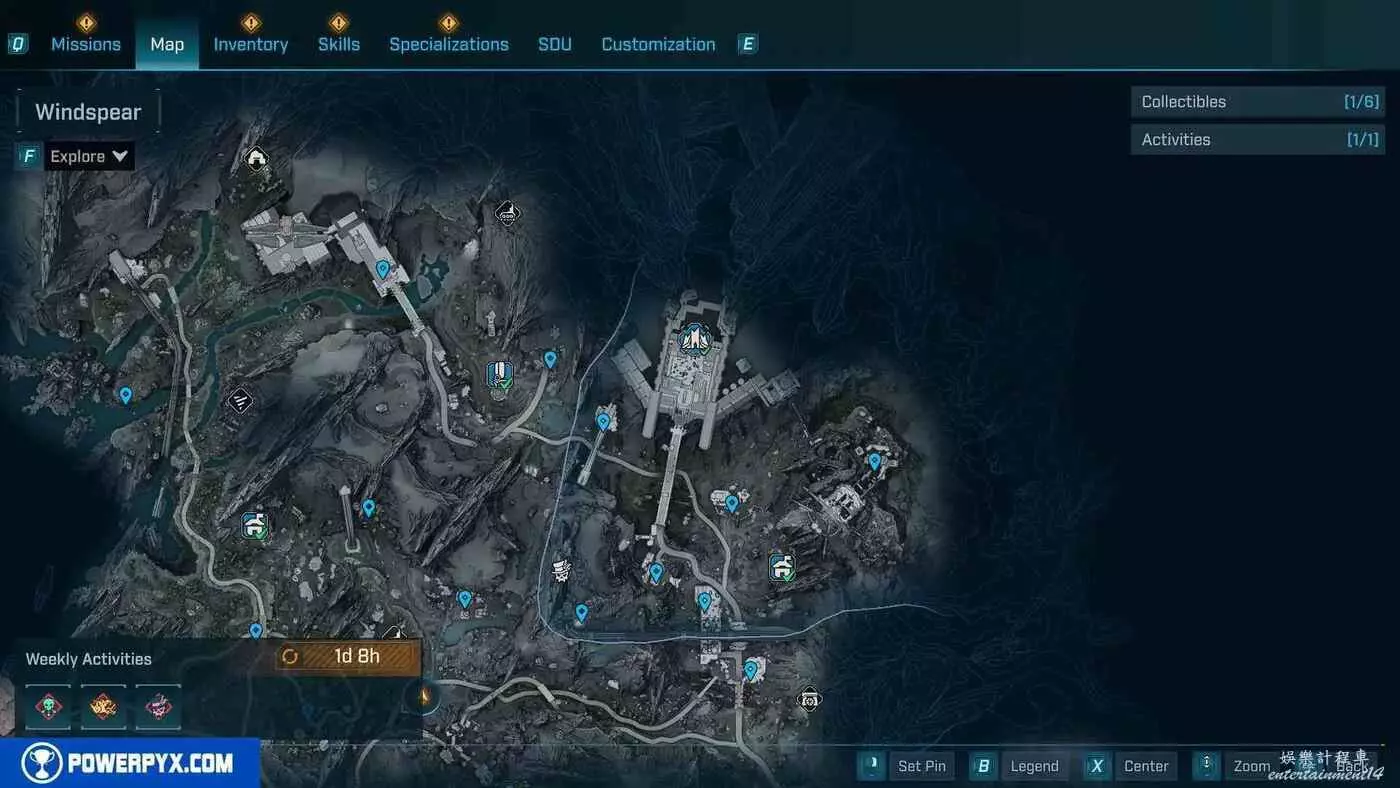Show the Collectibles list
Viewport: 1400px width, 788px height.
coord(1258,102)
